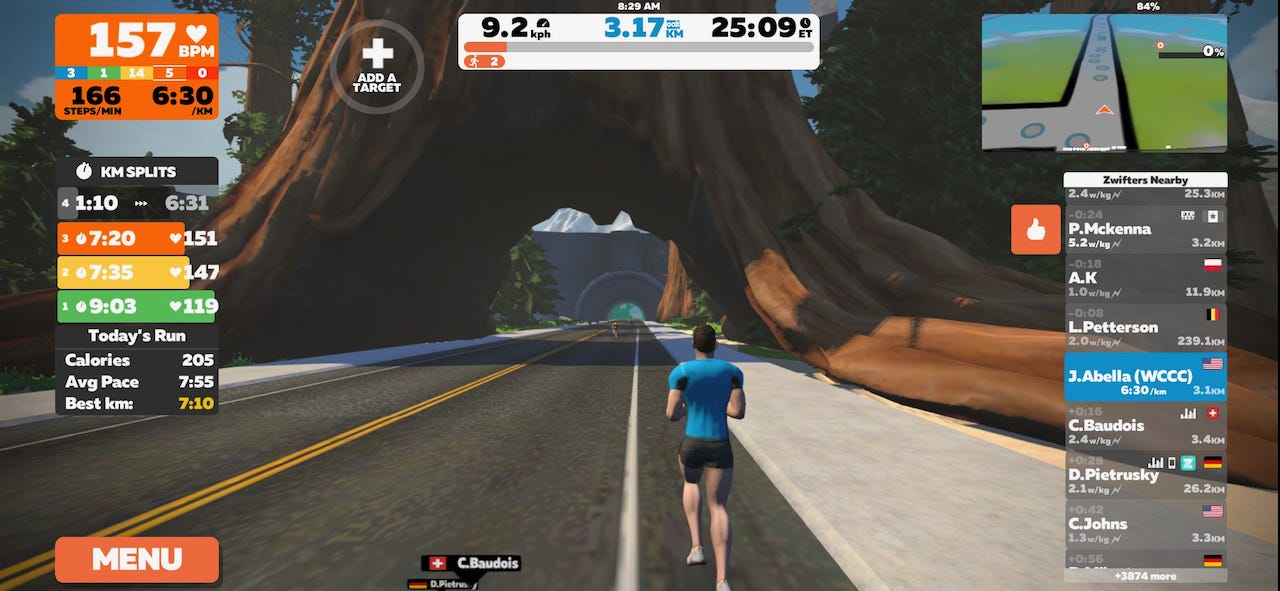The height and width of the screenshot is (591, 1280).
Task: Click the Add a Target circle
Action: (x=377, y=66)
